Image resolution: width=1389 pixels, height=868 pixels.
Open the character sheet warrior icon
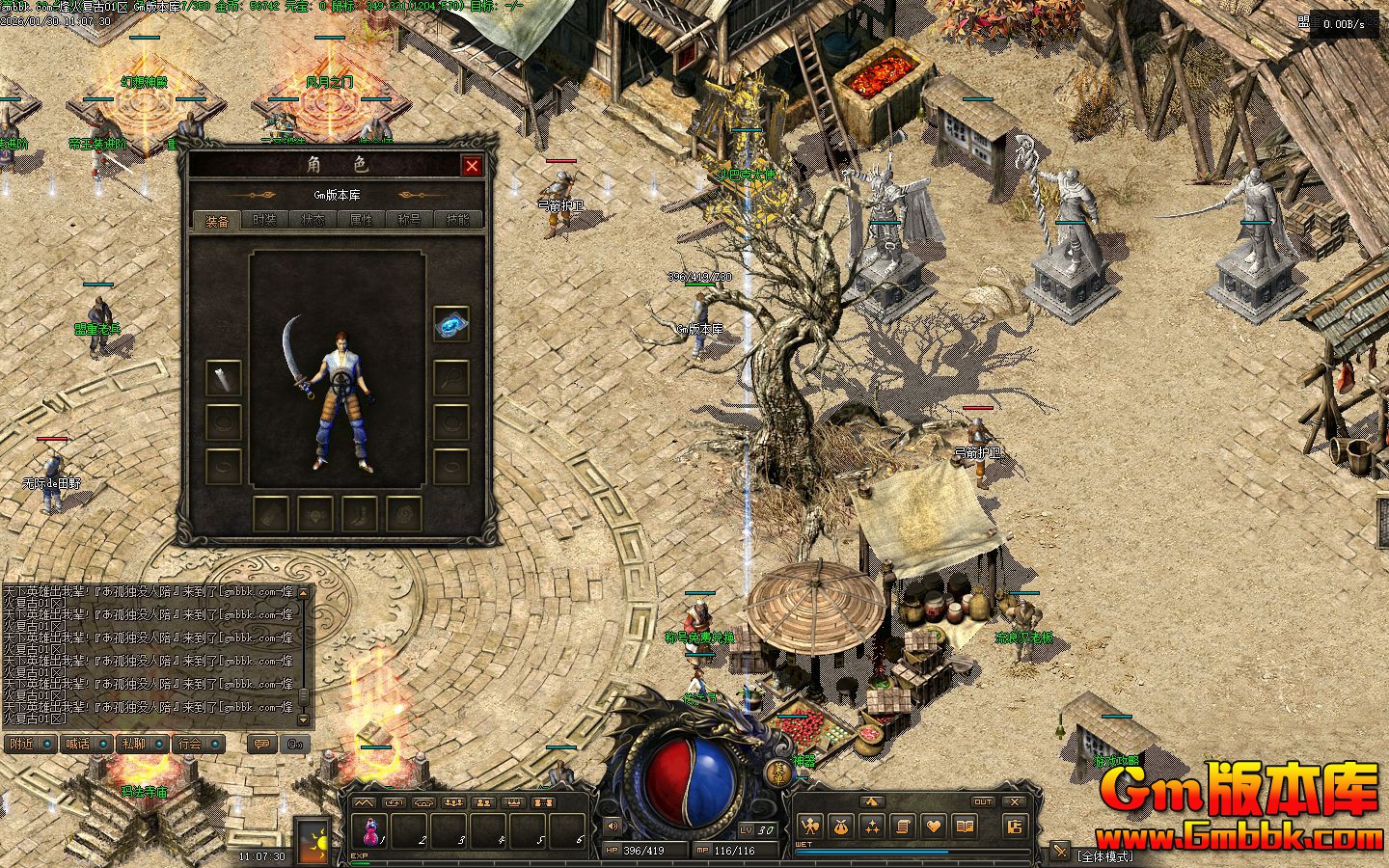810,826
